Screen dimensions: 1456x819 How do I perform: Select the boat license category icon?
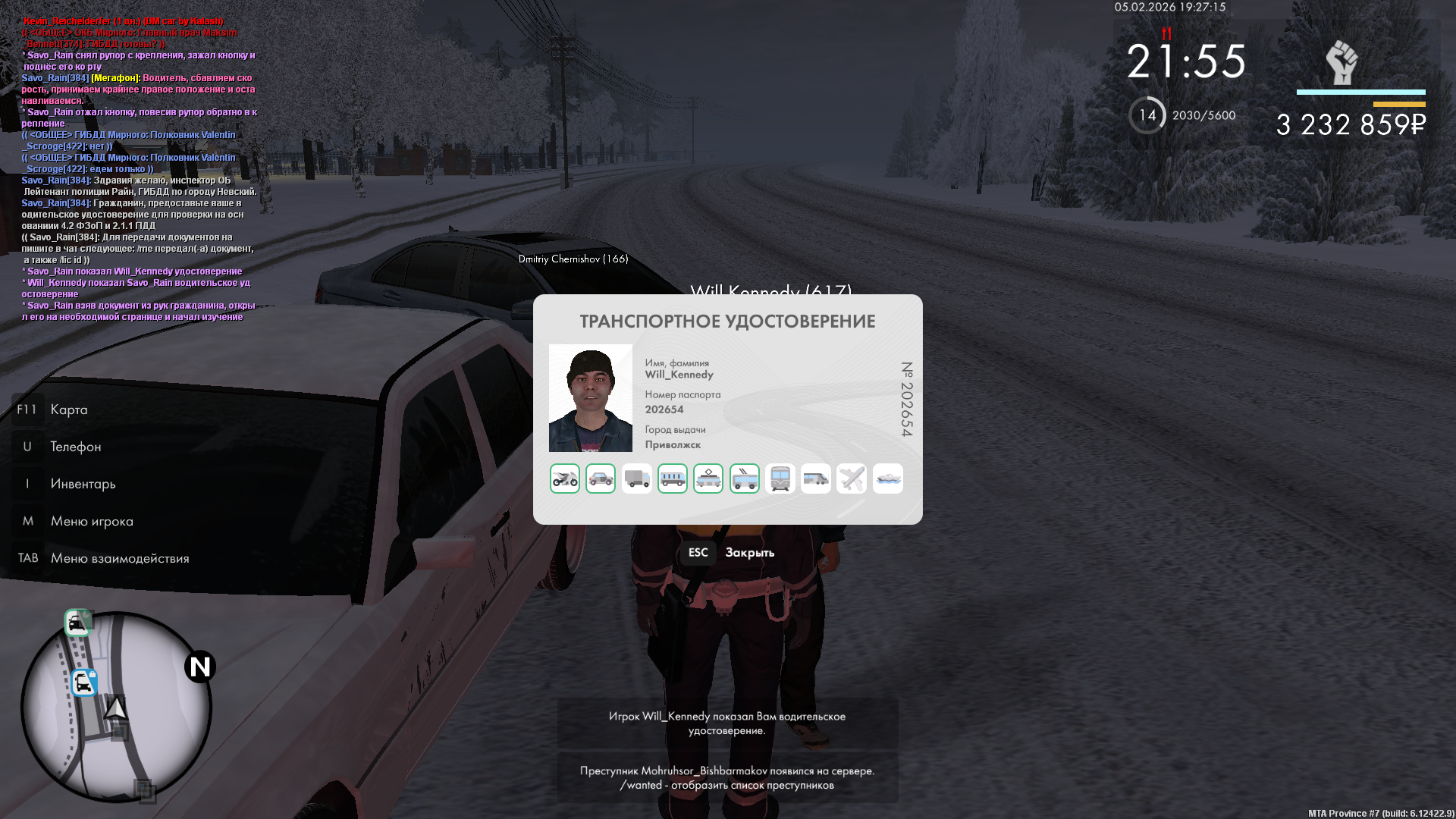click(x=888, y=479)
